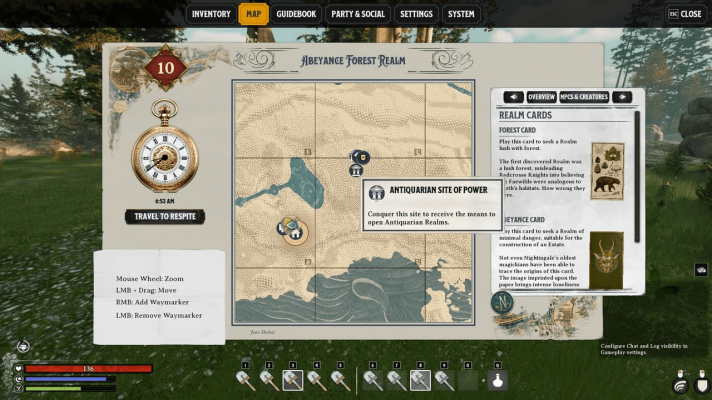Click the Travel to Respite button
This screenshot has height=400, width=712.
click(x=166, y=216)
